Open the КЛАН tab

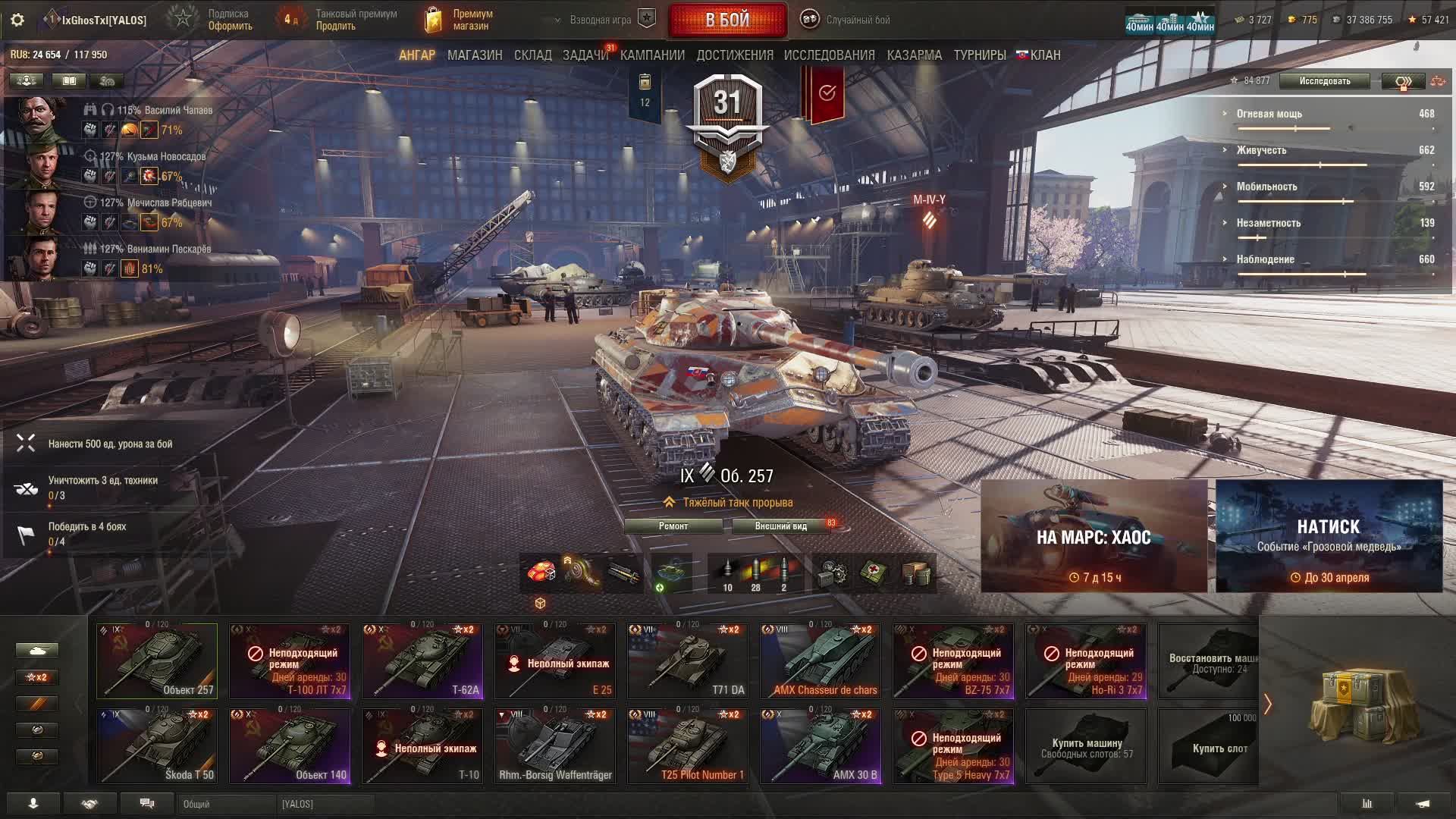(1039, 55)
